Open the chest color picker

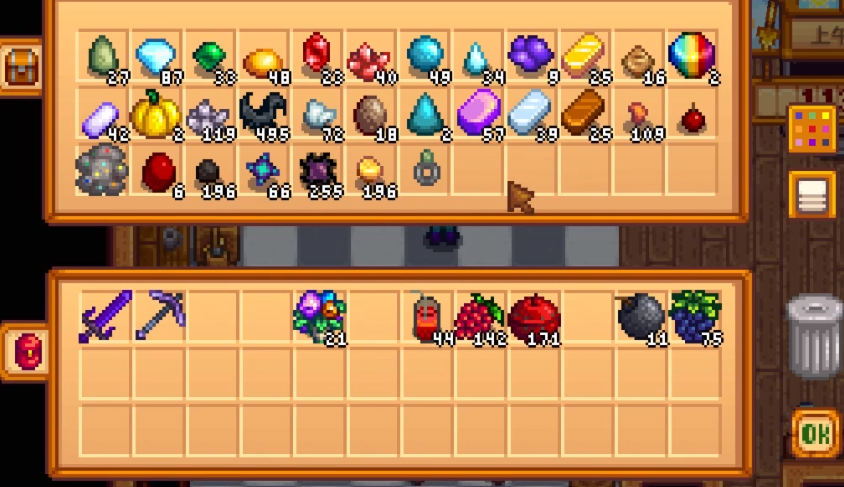coord(812,129)
